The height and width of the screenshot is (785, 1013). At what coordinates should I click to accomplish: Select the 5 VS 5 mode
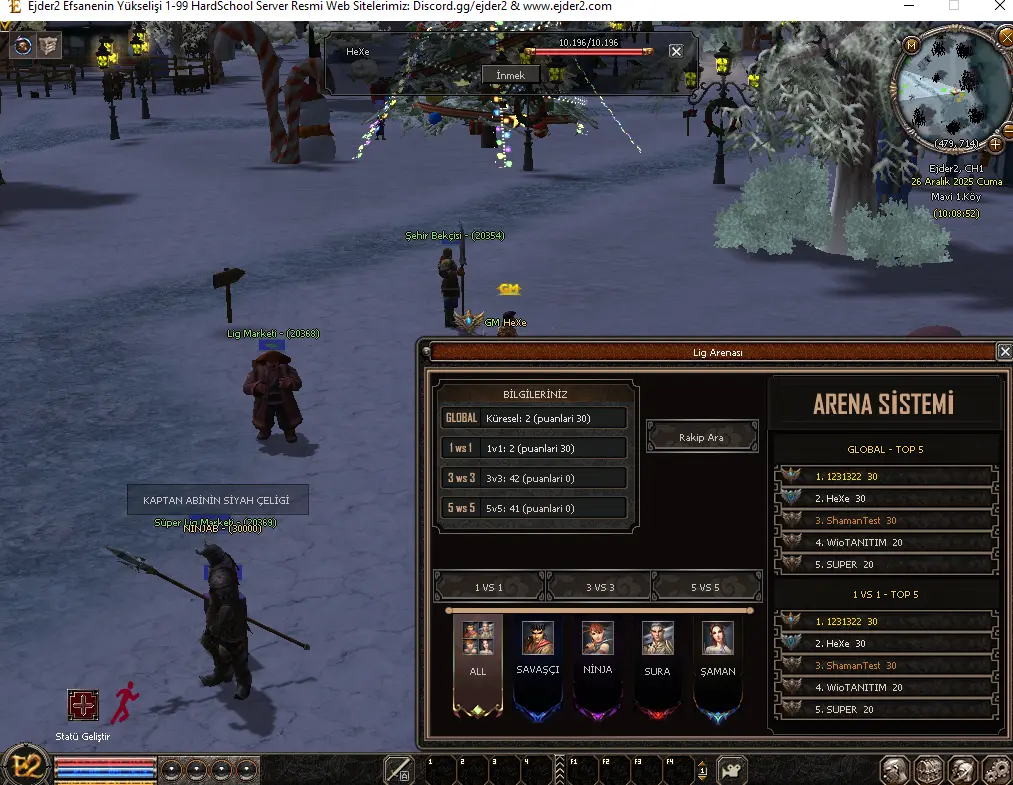pos(706,586)
